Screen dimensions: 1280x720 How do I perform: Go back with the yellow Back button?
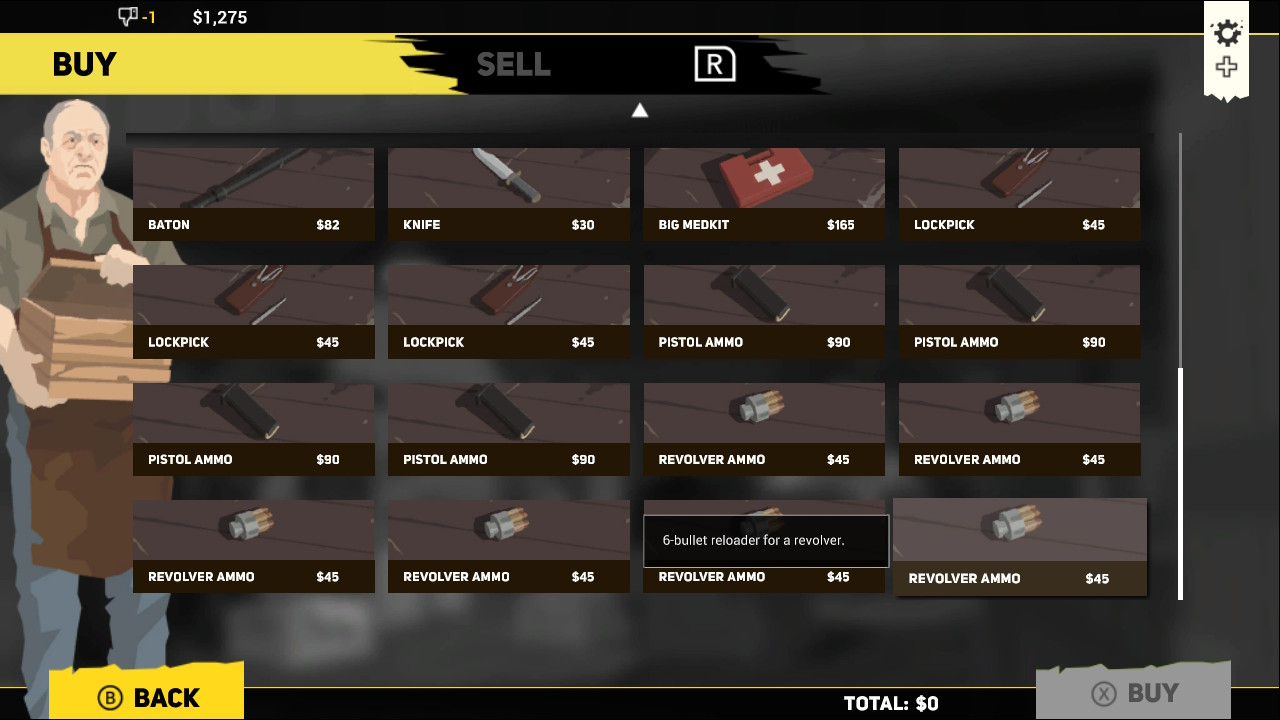pyautogui.click(x=147, y=695)
